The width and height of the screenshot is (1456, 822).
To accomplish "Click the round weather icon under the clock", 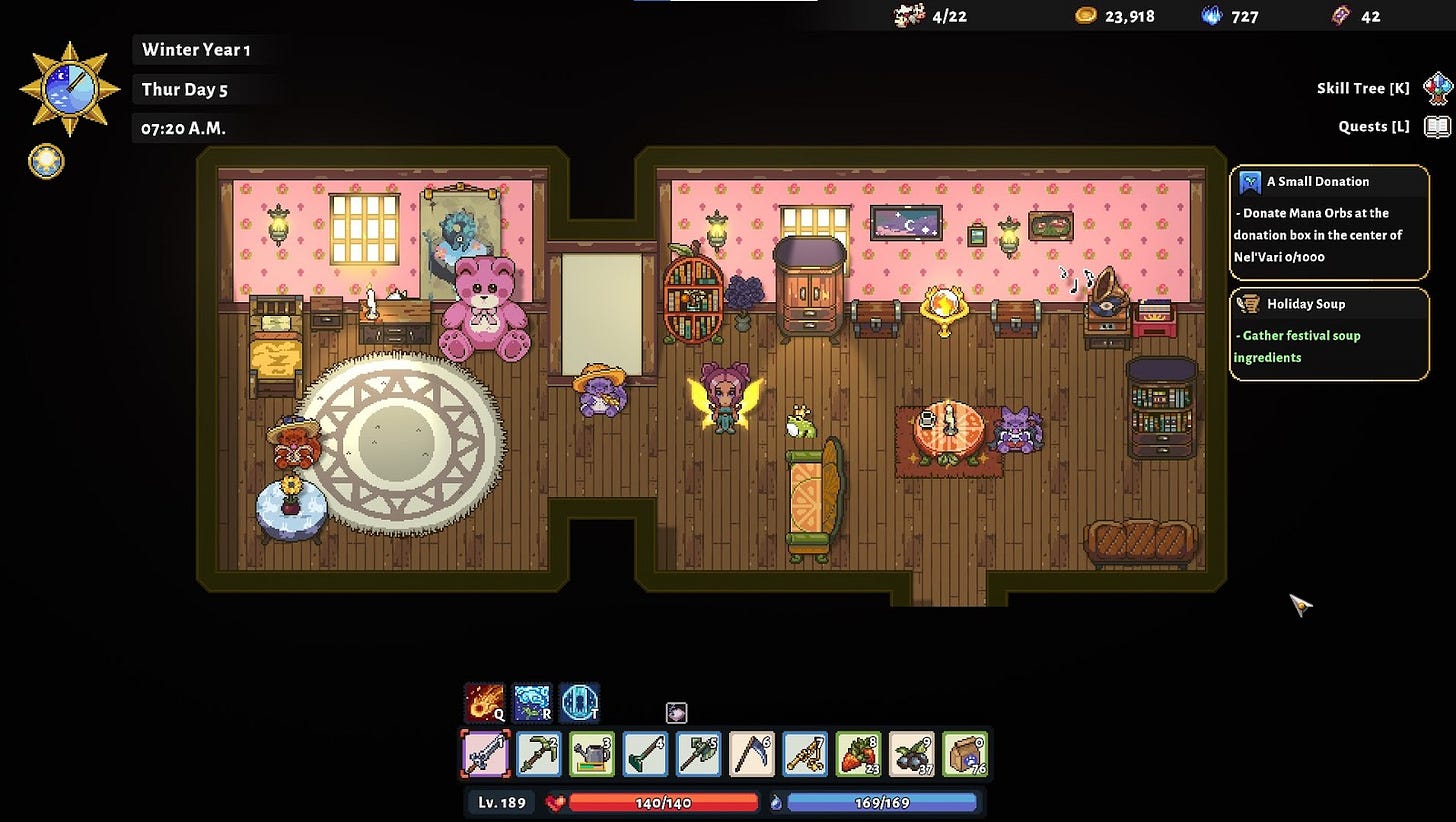I will 46,161.
